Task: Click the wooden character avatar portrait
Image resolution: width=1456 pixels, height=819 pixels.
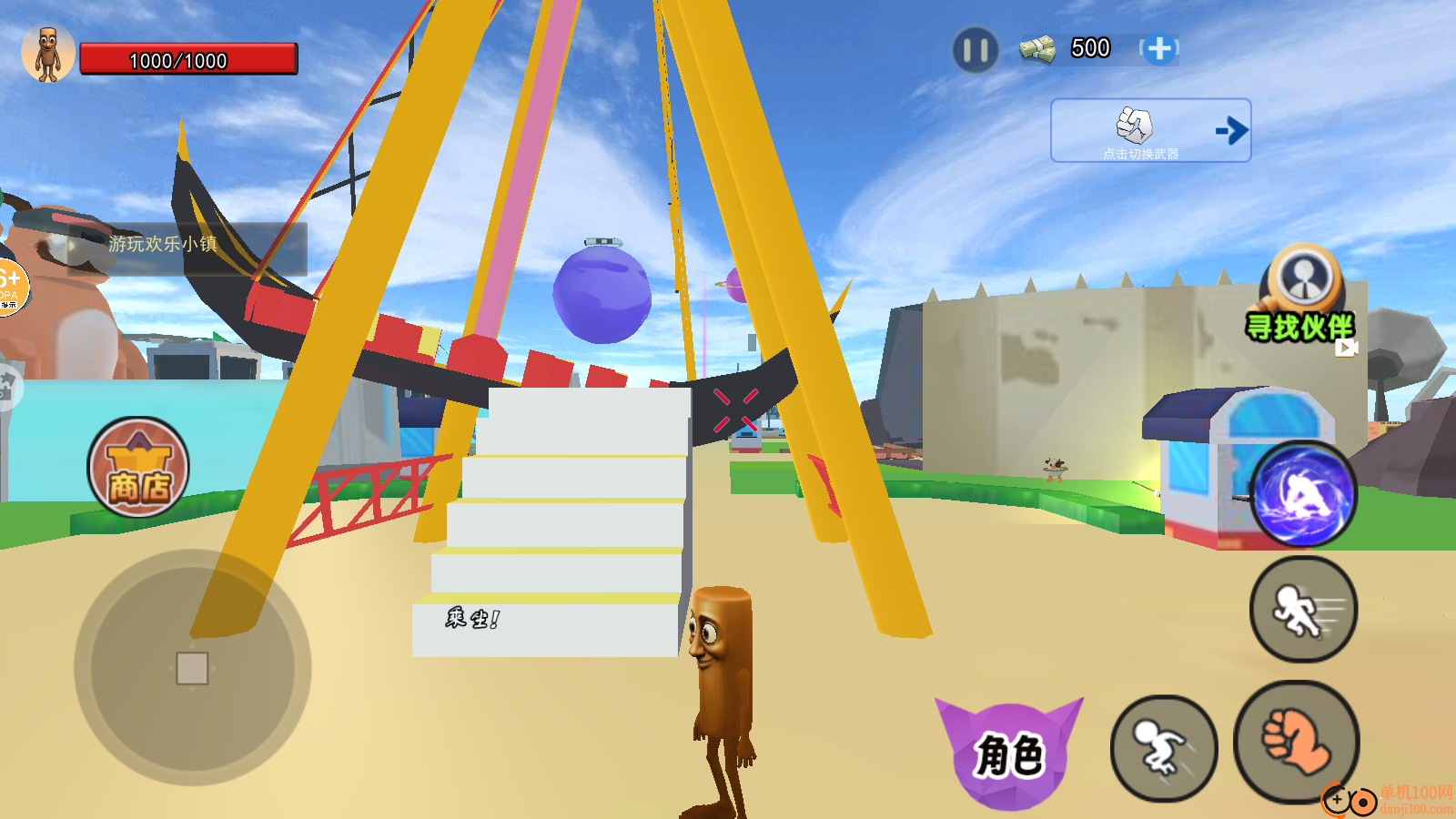Action: (x=48, y=54)
